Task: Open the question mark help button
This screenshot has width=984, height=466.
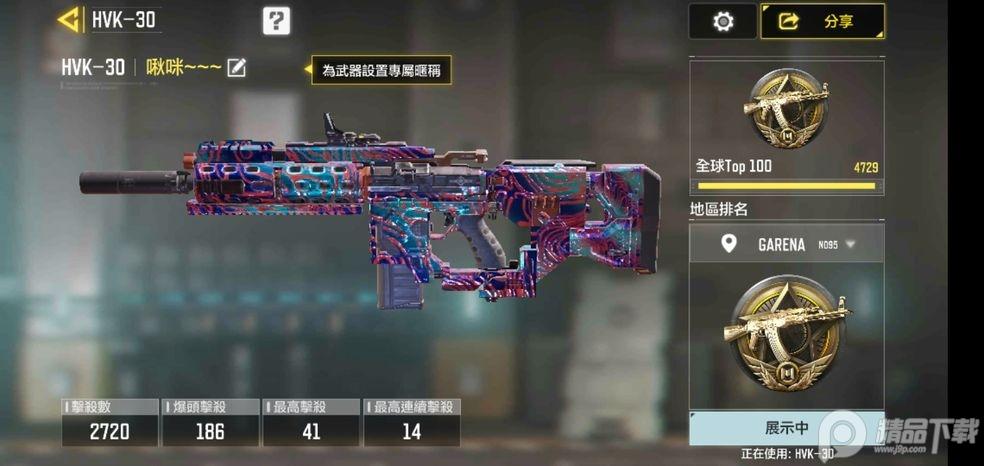Action: click(x=276, y=20)
